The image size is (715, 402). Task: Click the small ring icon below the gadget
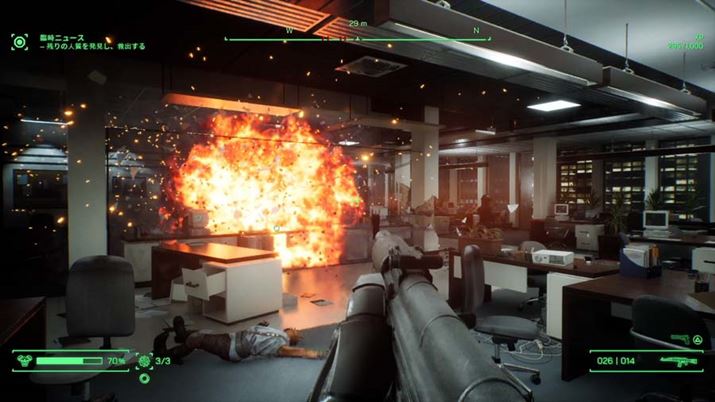pos(144,379)
